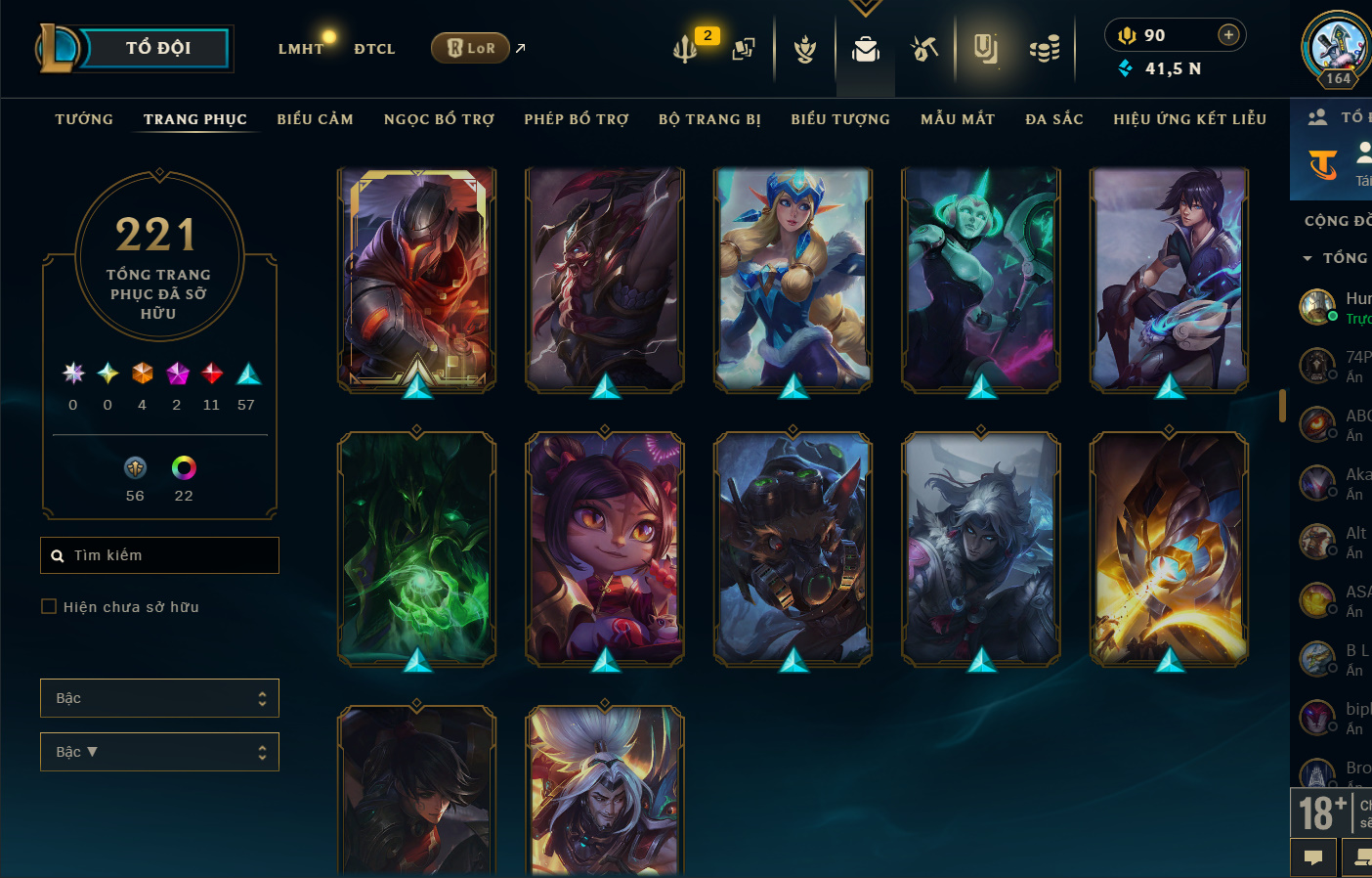Open the HIỆU ỨNG KẾT LIỄU tab
The height and width of the screenshot is (878, 1372).
(x=1189, y=119)
